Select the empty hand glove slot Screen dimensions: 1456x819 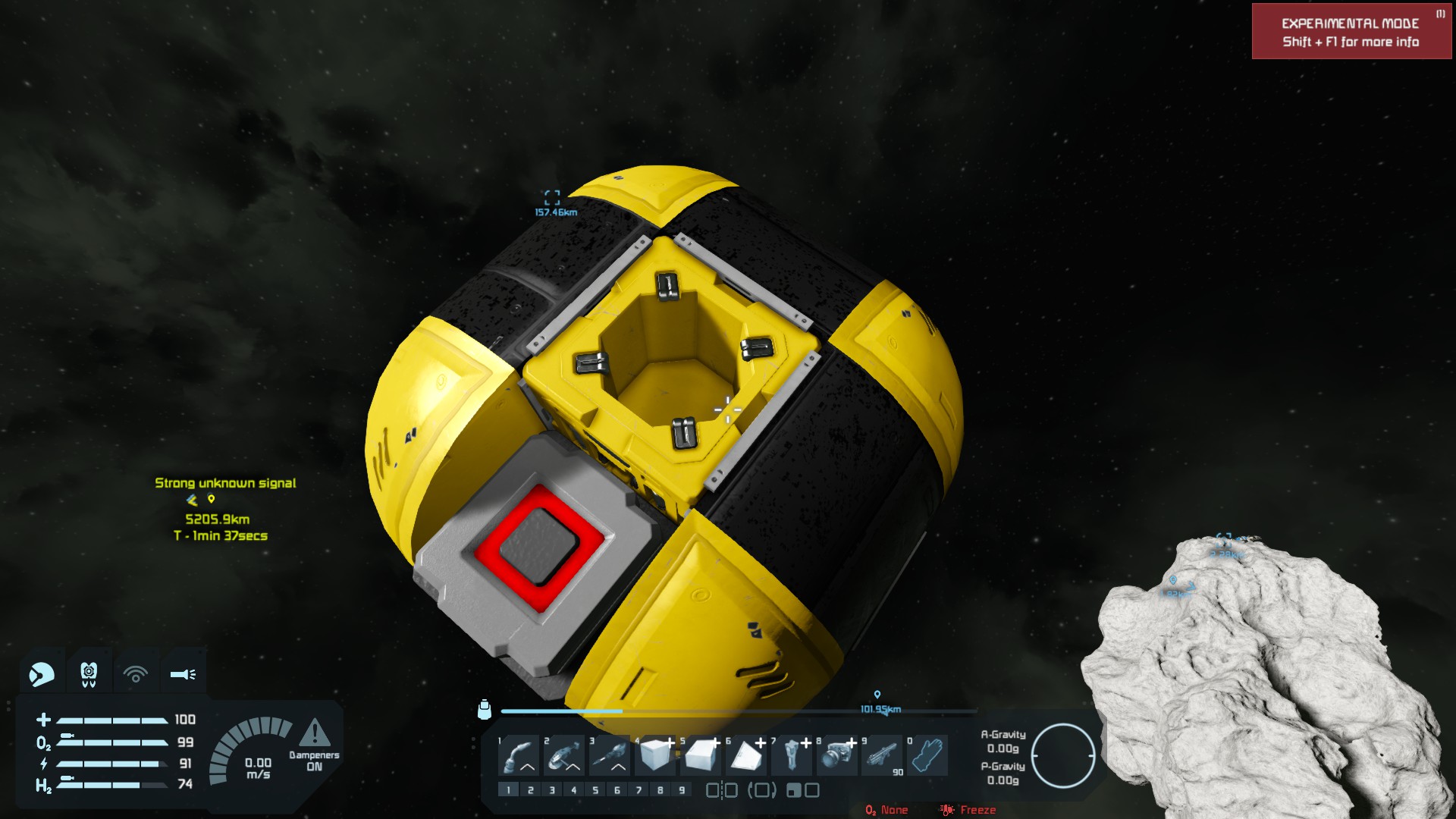coord(928,755)
